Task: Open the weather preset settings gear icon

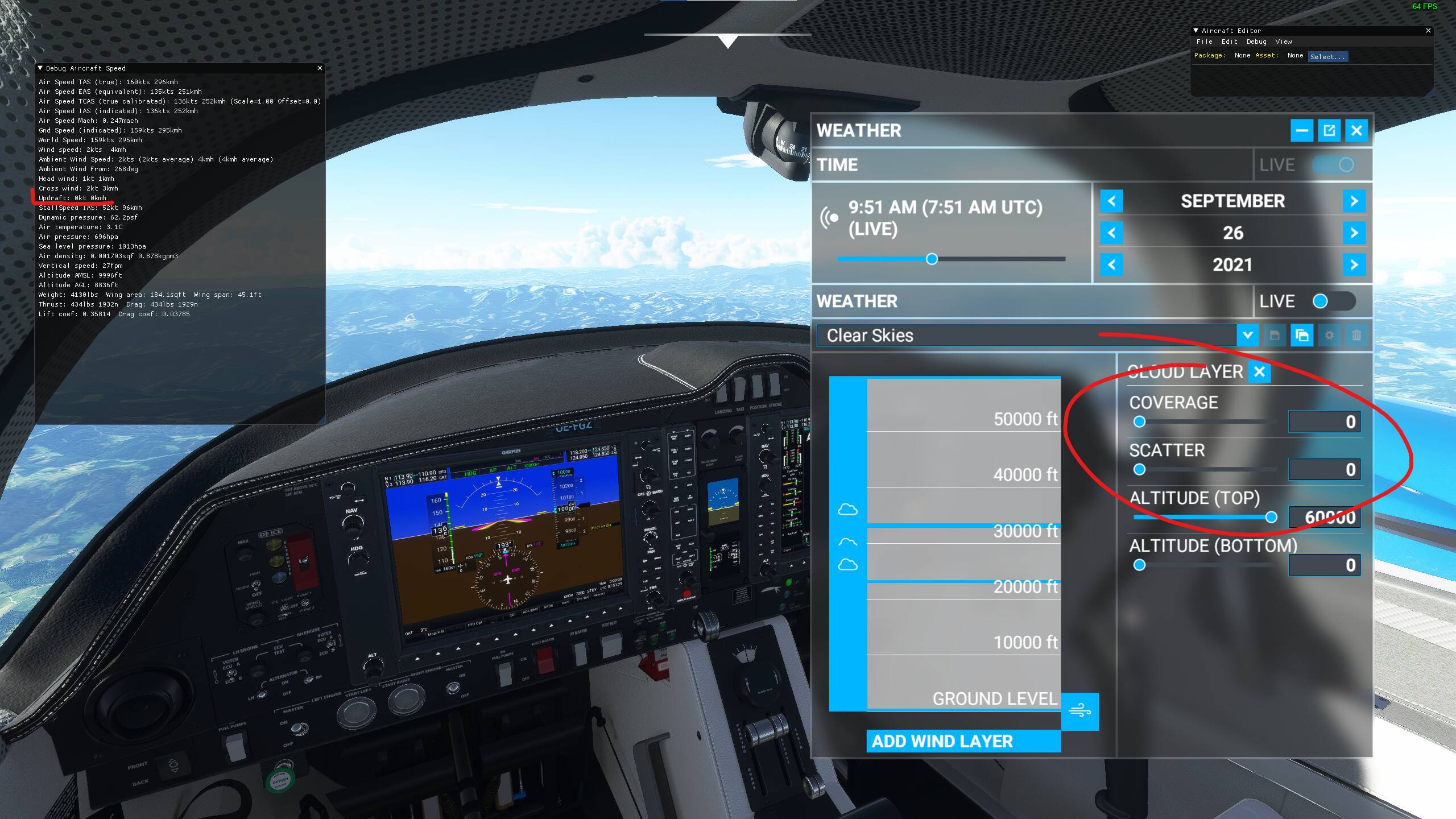Action: [1330, 336]
